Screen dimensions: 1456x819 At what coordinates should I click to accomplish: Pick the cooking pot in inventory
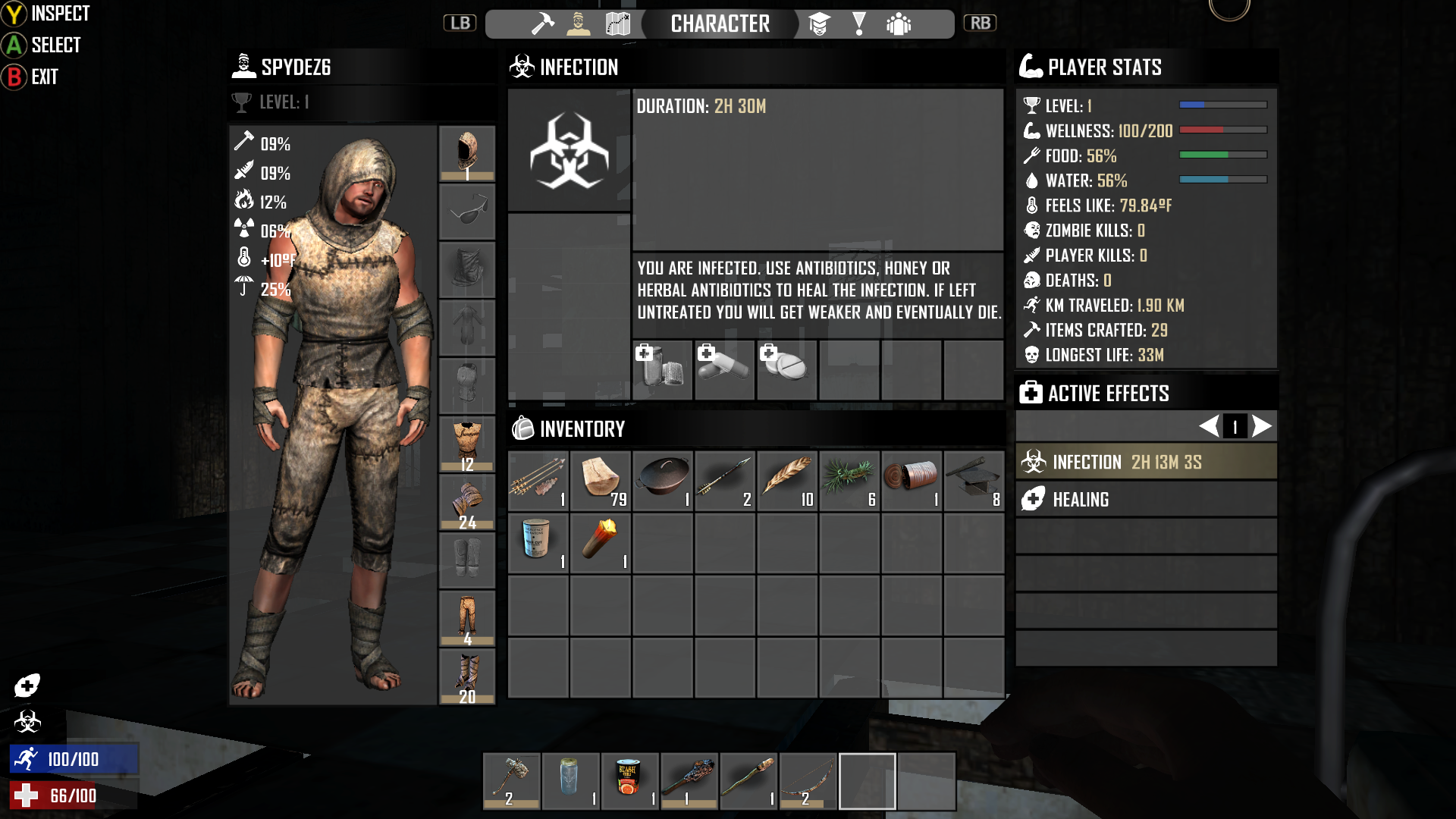663,481
